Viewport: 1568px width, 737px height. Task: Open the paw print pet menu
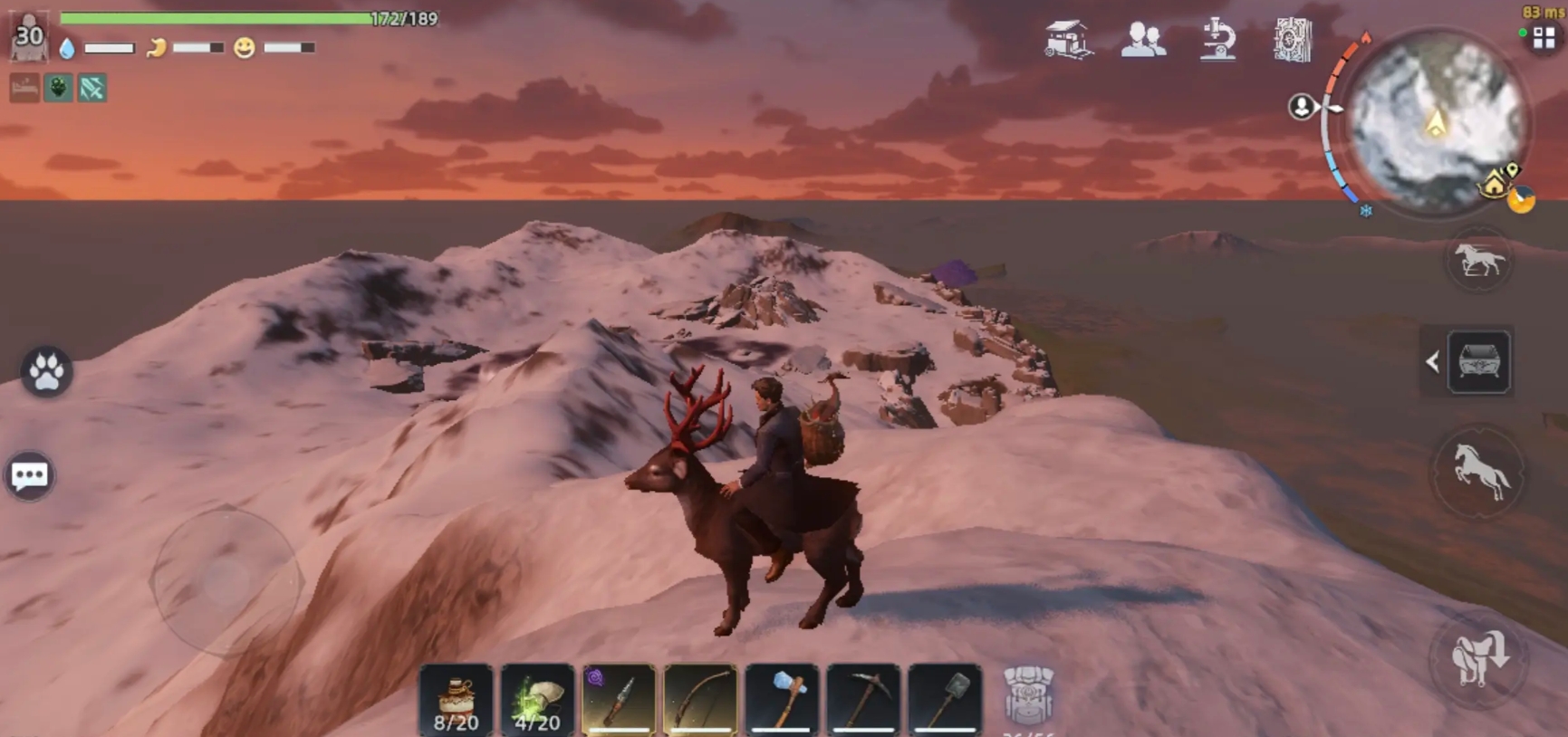click(x=46, y=371)
